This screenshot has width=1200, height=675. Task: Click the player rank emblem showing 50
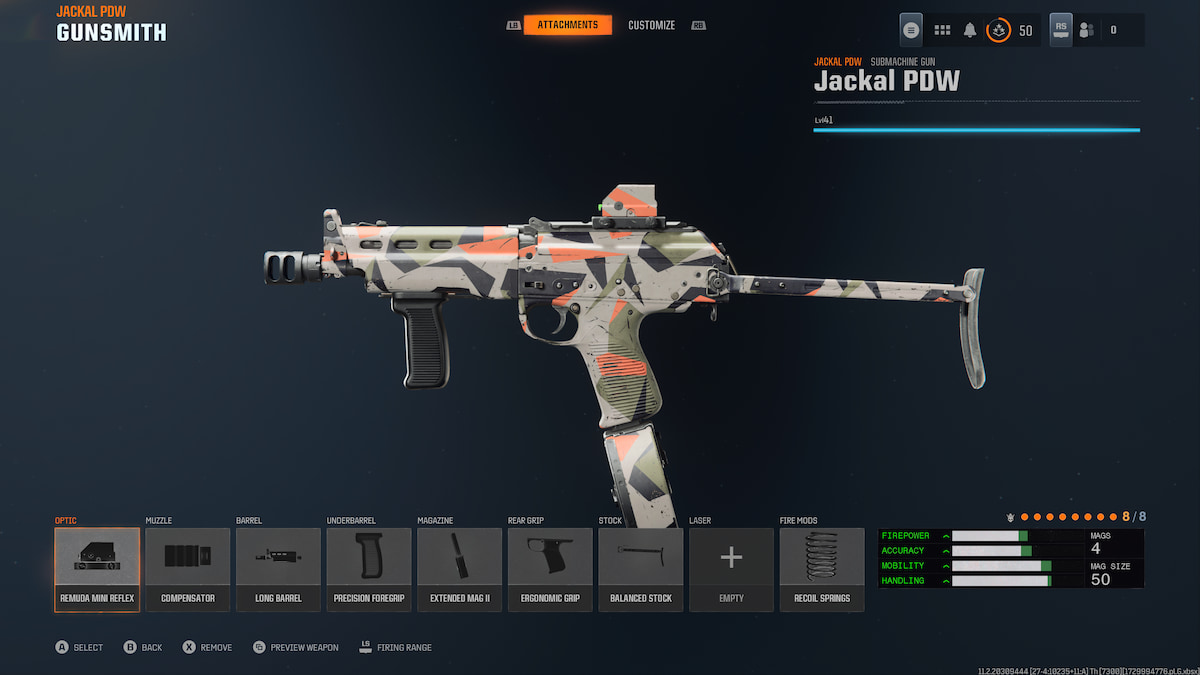pos(999,30)
